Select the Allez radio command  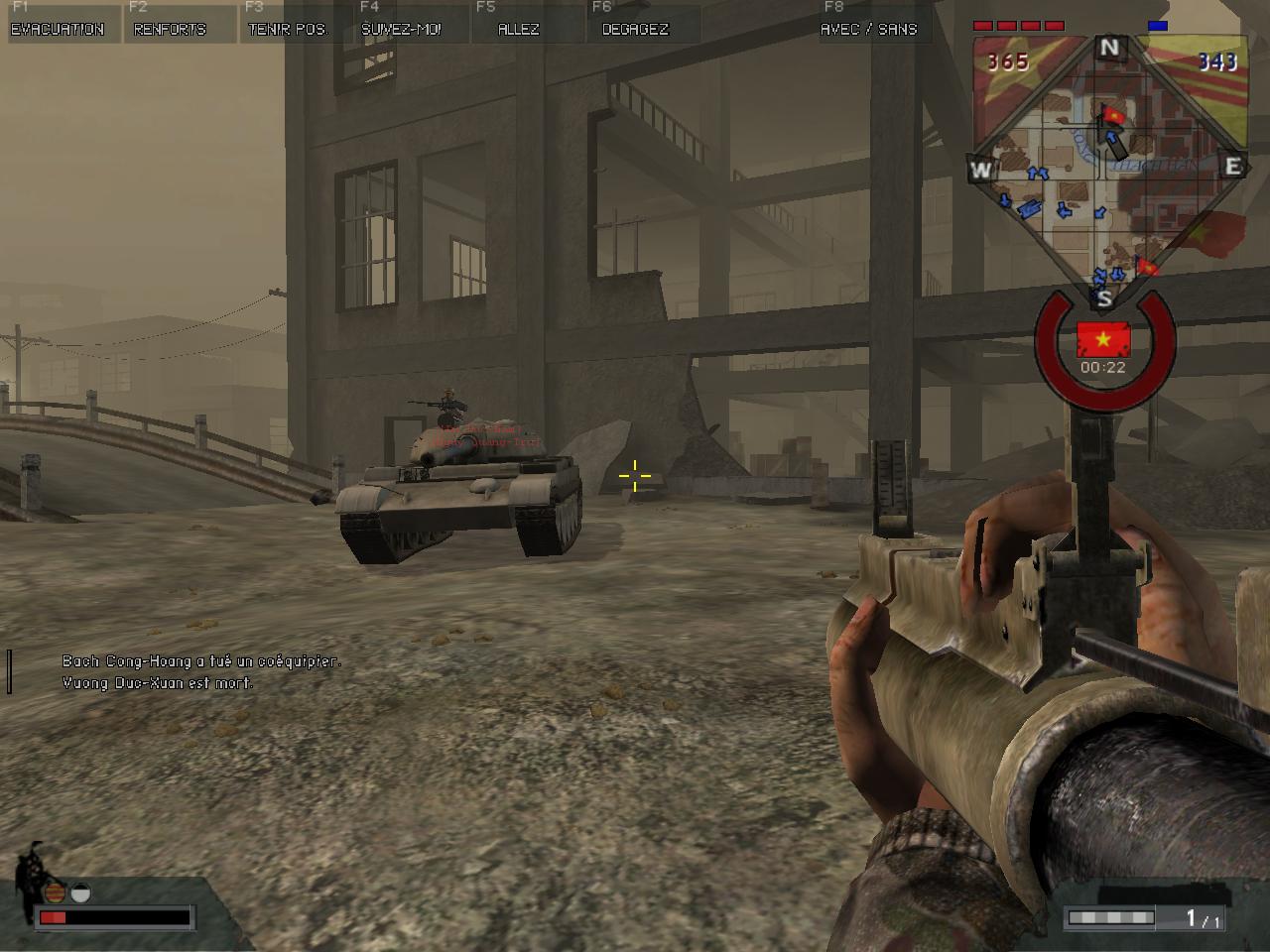[518, 29]
